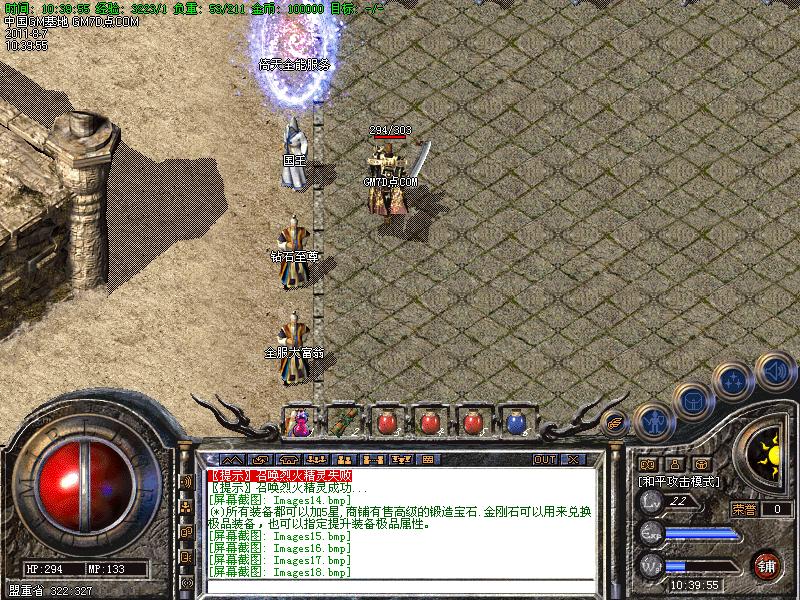800x600 pixels.
Task: Use the blue mana potion in belt
Action: (515, 423)
